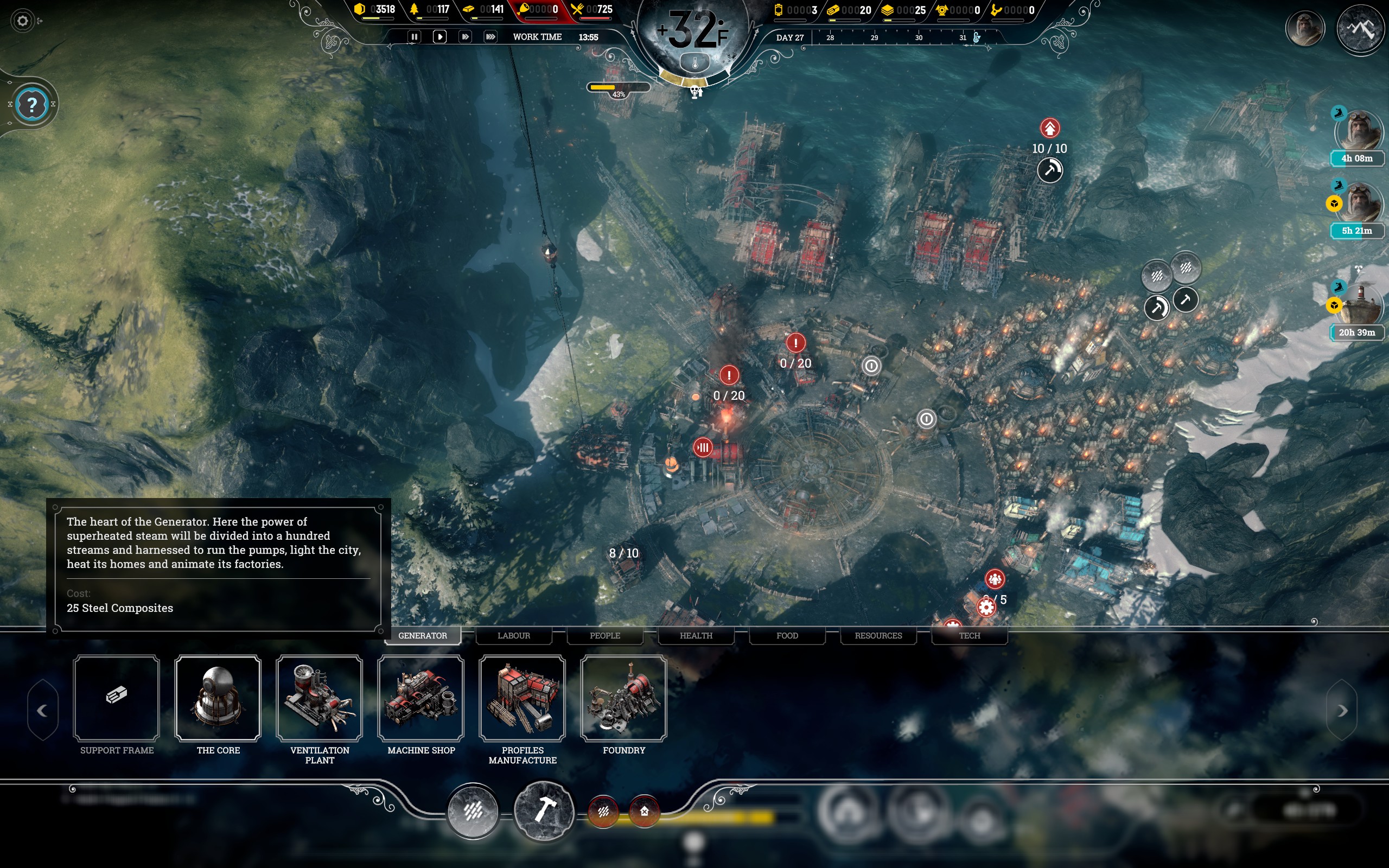Viewport: 1389px width, 868px height.
Task: Switch to the People tab
Action: [605, 635]
